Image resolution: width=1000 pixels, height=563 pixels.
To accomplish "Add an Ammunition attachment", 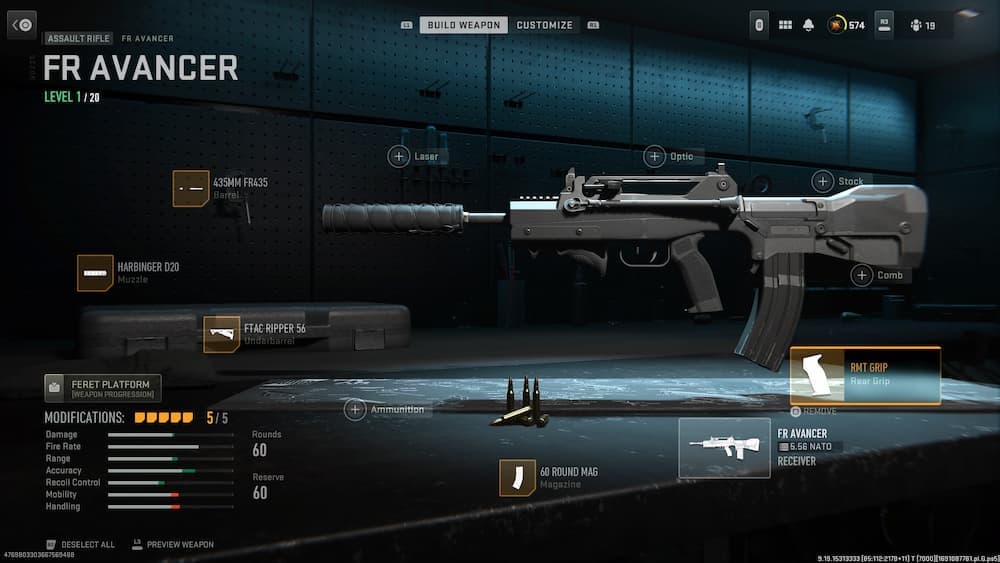I will (x=355, y=409).
